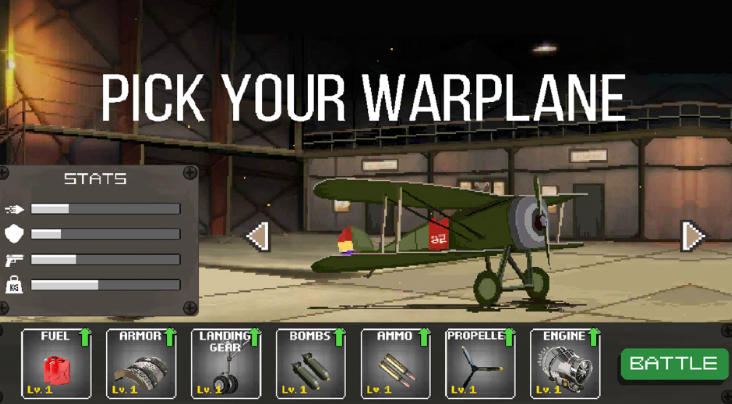Select the Propeller upgrade slot
This screenshot has height=404, width=732.
(x=480, y=364)
